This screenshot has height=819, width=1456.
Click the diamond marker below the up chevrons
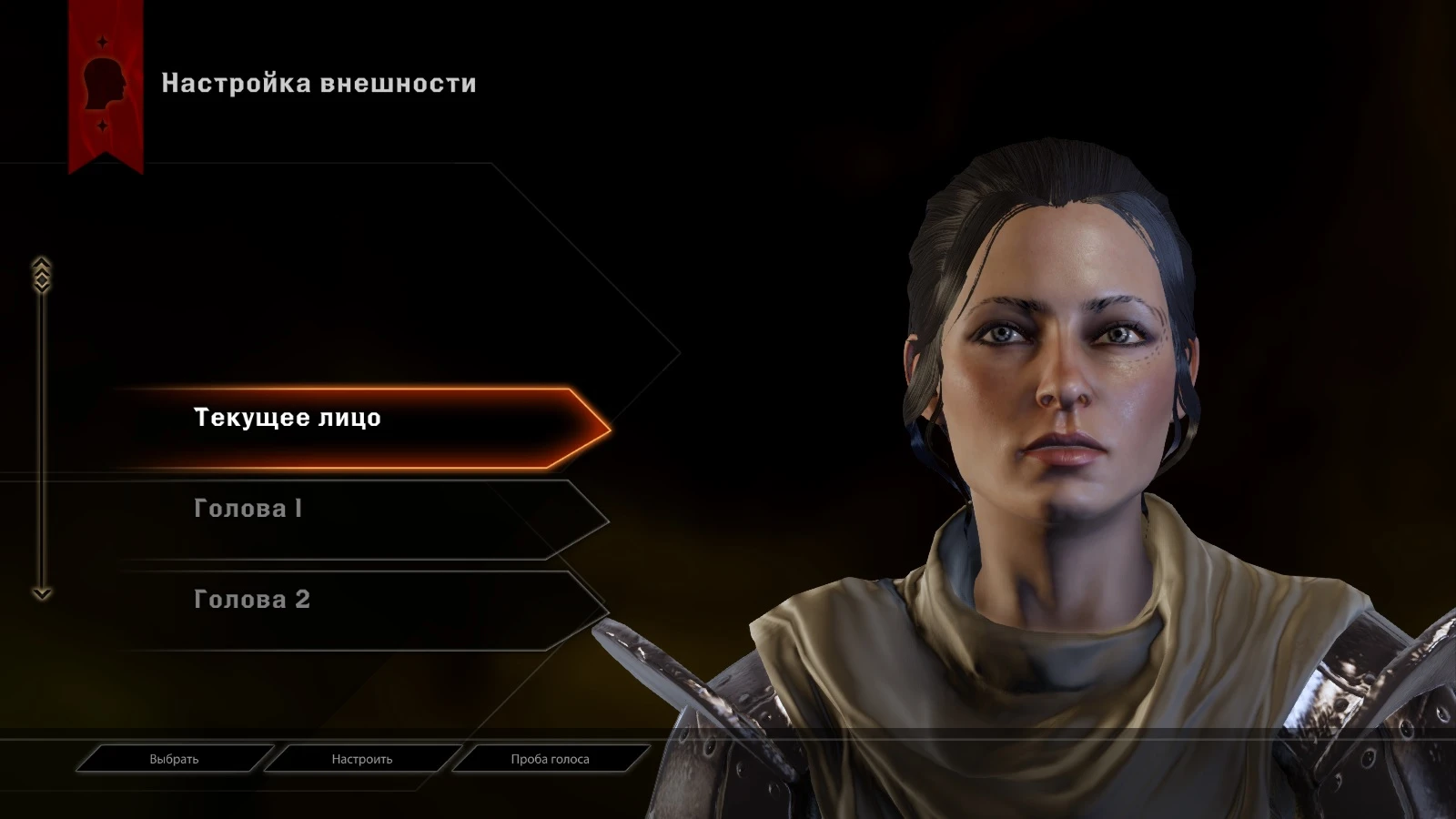click(x=41, y=280)
